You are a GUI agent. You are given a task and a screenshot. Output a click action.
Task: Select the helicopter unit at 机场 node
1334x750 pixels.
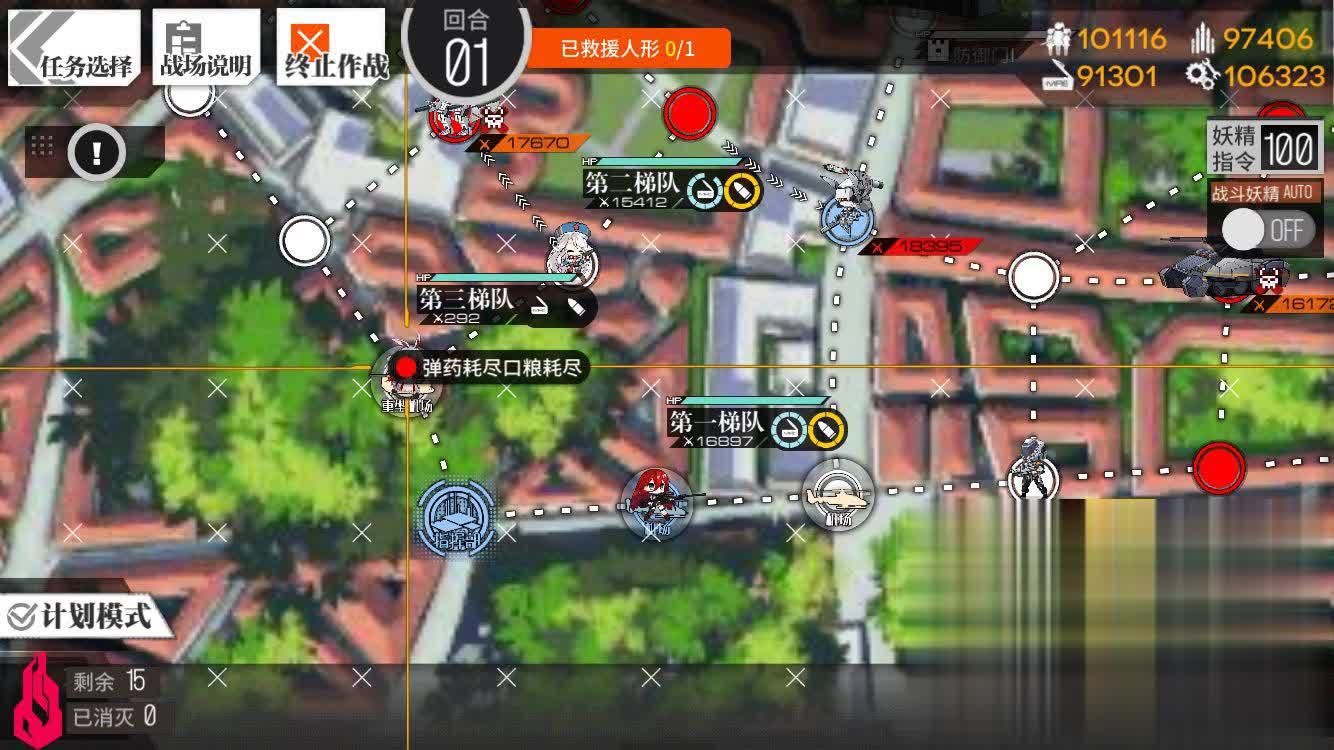coord(838,495)
